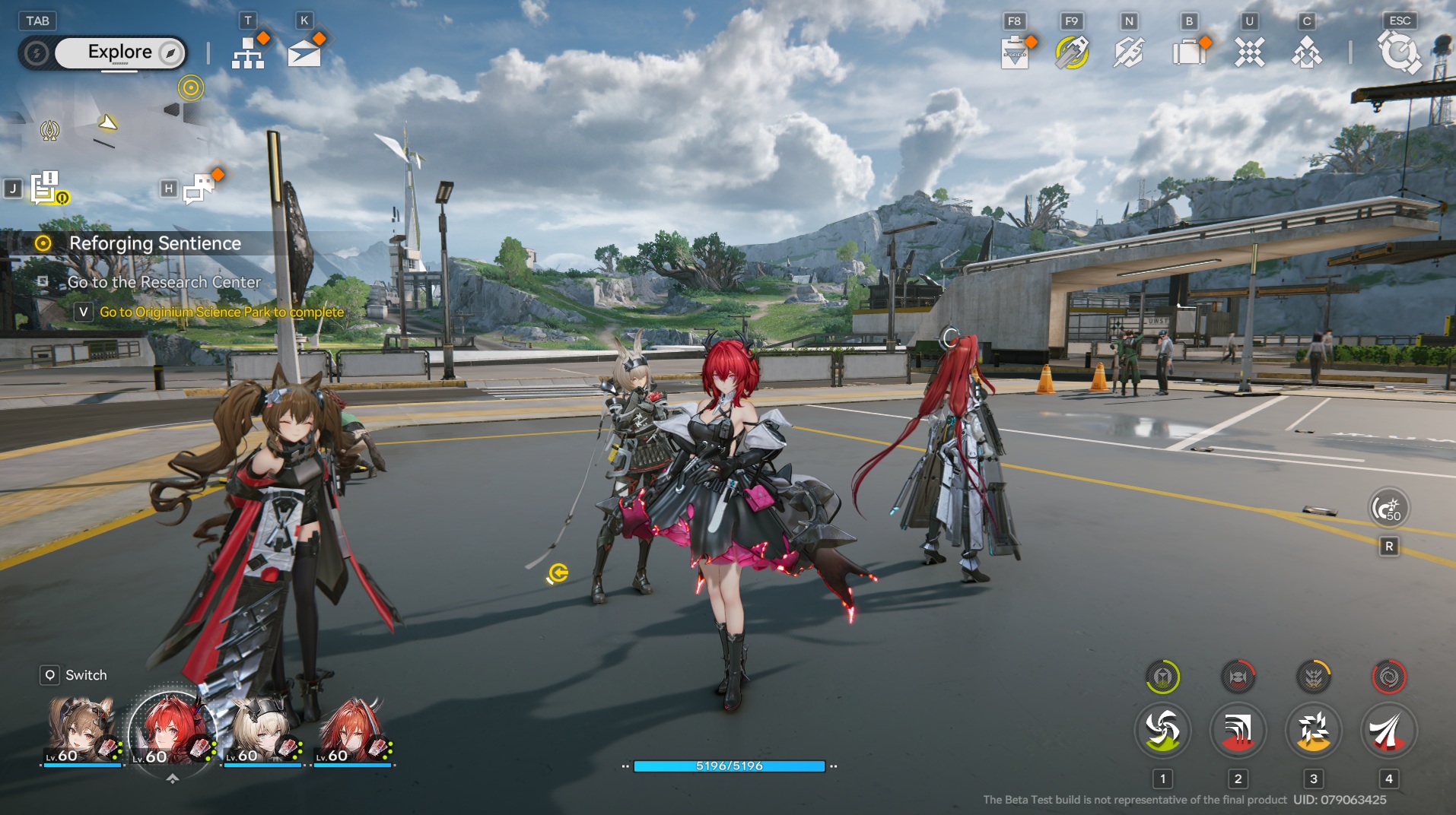This screenshot has height=815, width=1456.
Task: Open the operator formation icon under C
Action: pos(1306,53)
